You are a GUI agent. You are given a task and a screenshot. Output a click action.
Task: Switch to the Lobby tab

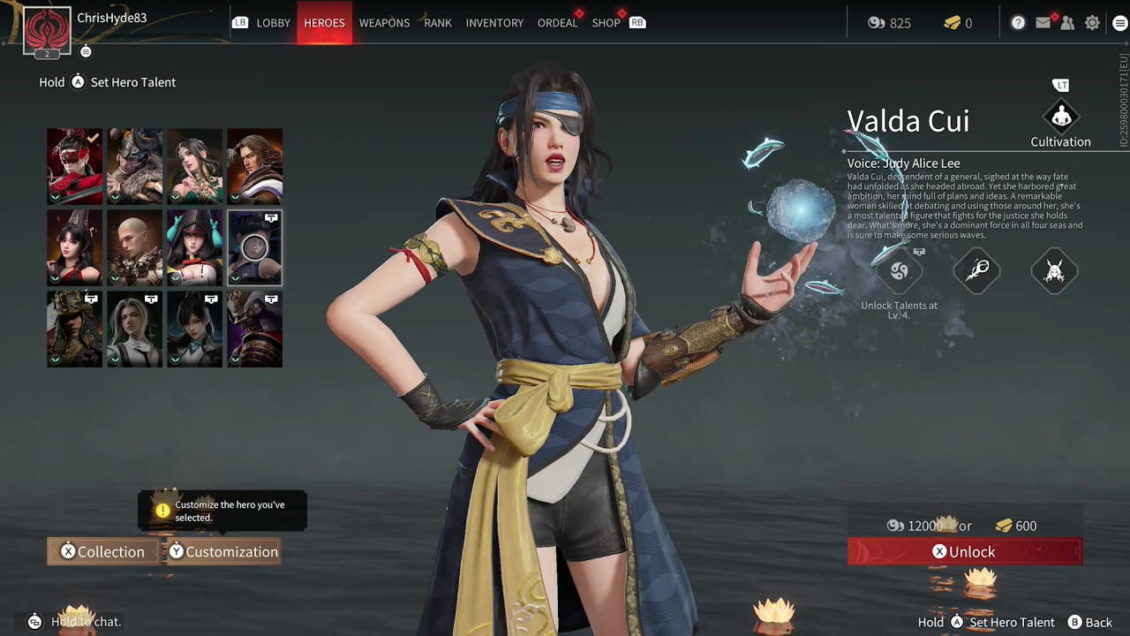273,23
